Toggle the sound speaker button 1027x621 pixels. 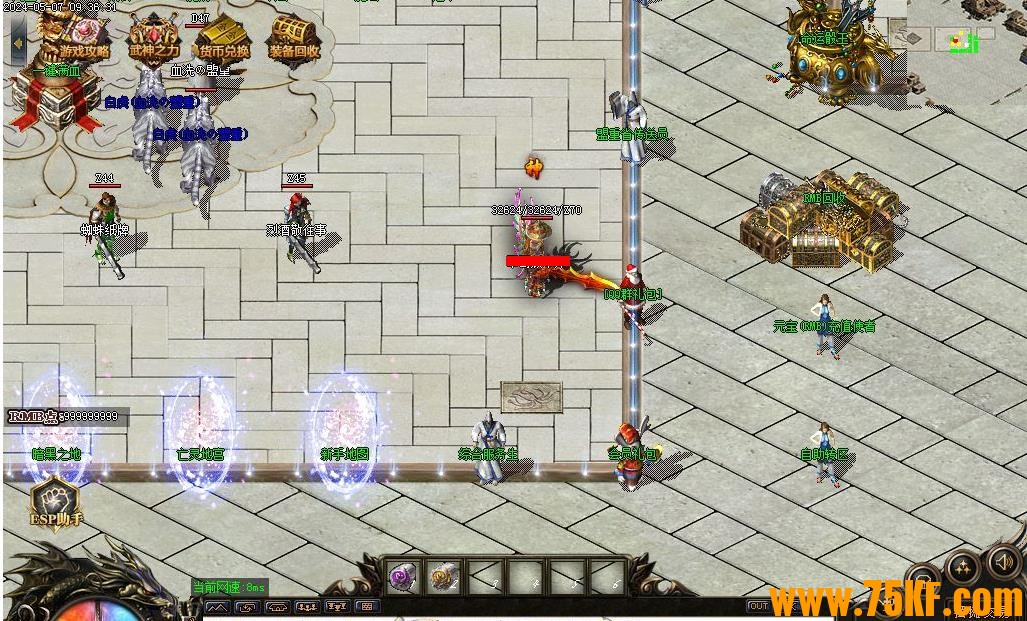point(1003,561)
